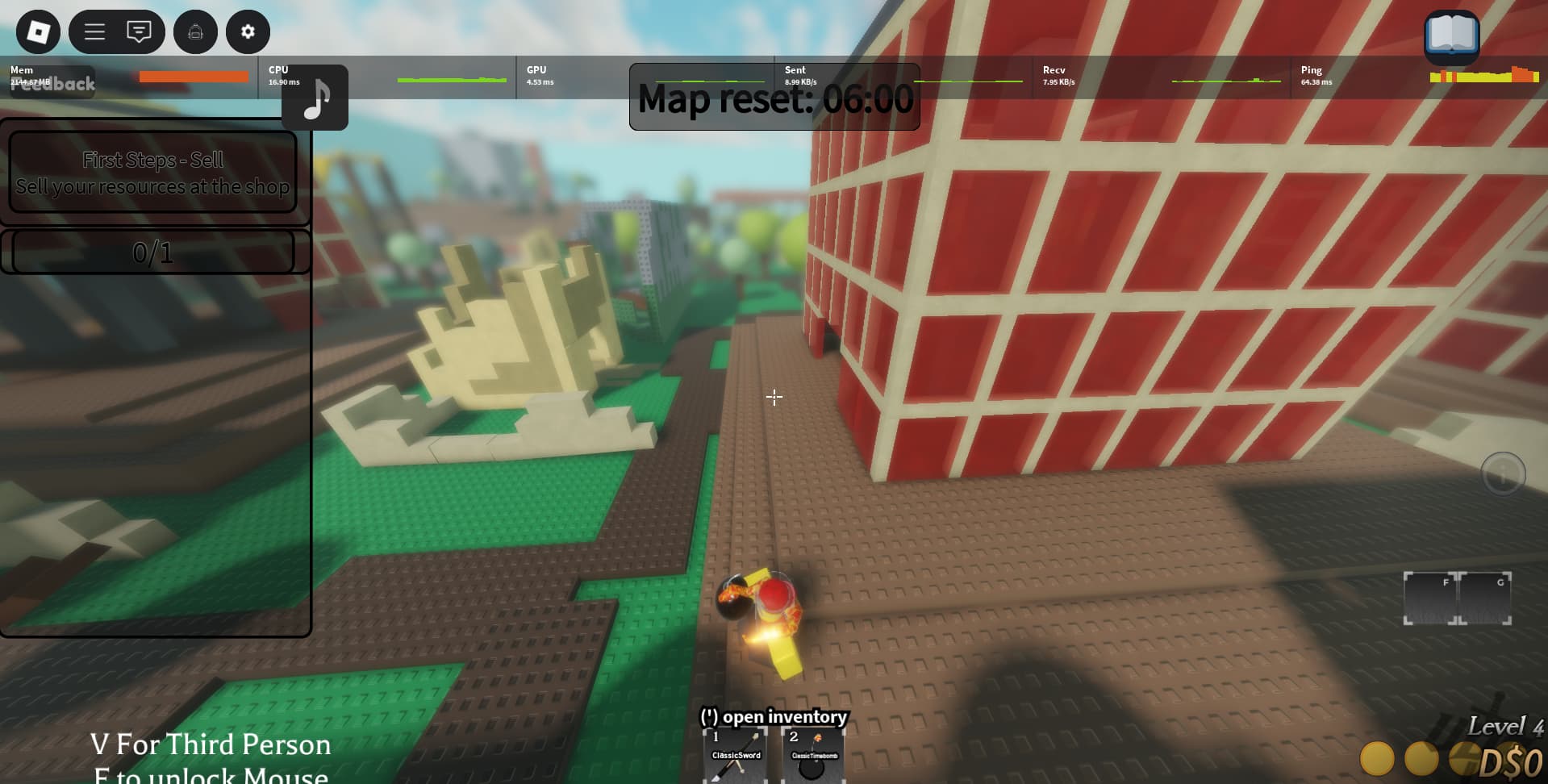Open the blue book journal
Screen dimensions: 1548x784
click(1451, 36)
